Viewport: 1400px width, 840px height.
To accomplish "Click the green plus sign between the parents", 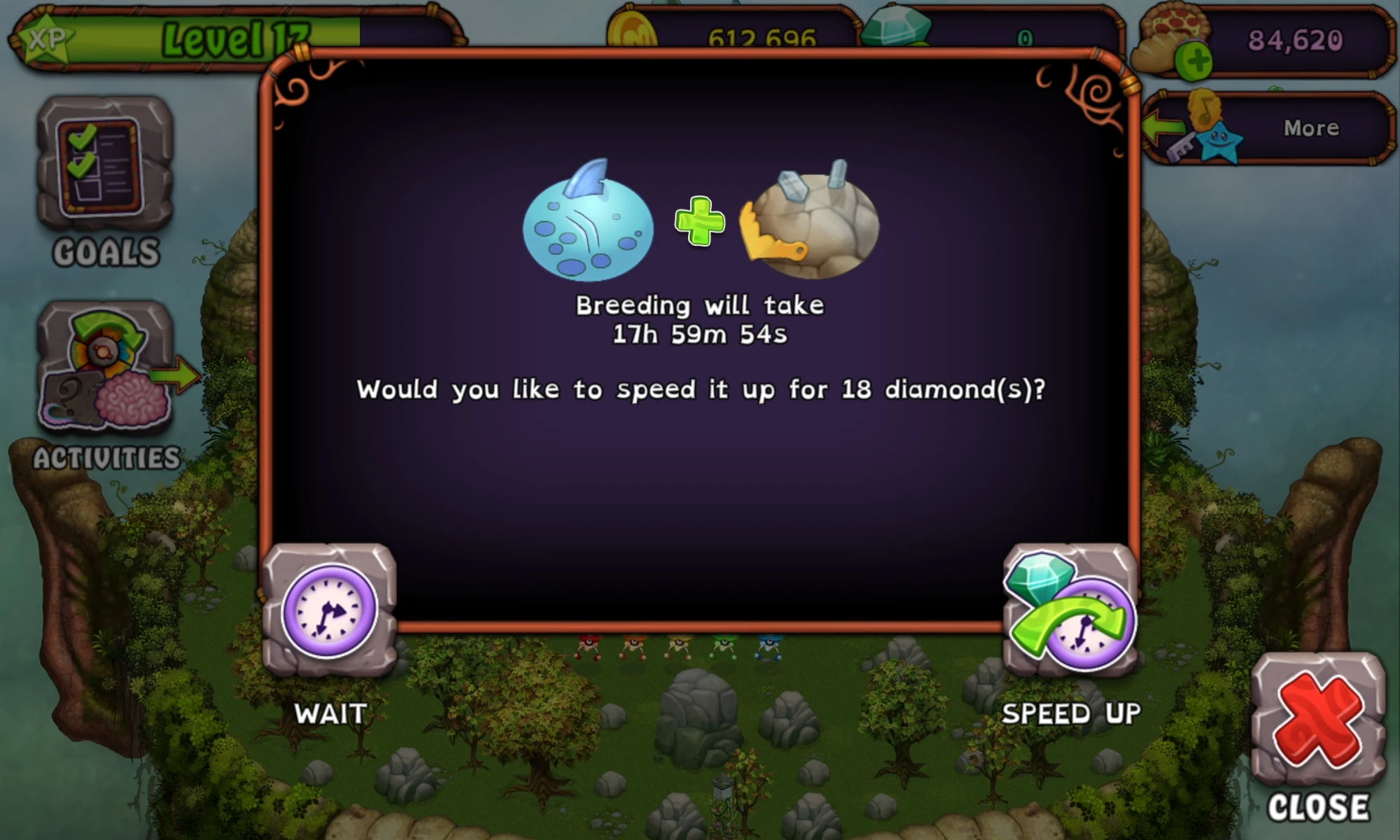I will tap(699, 225).
